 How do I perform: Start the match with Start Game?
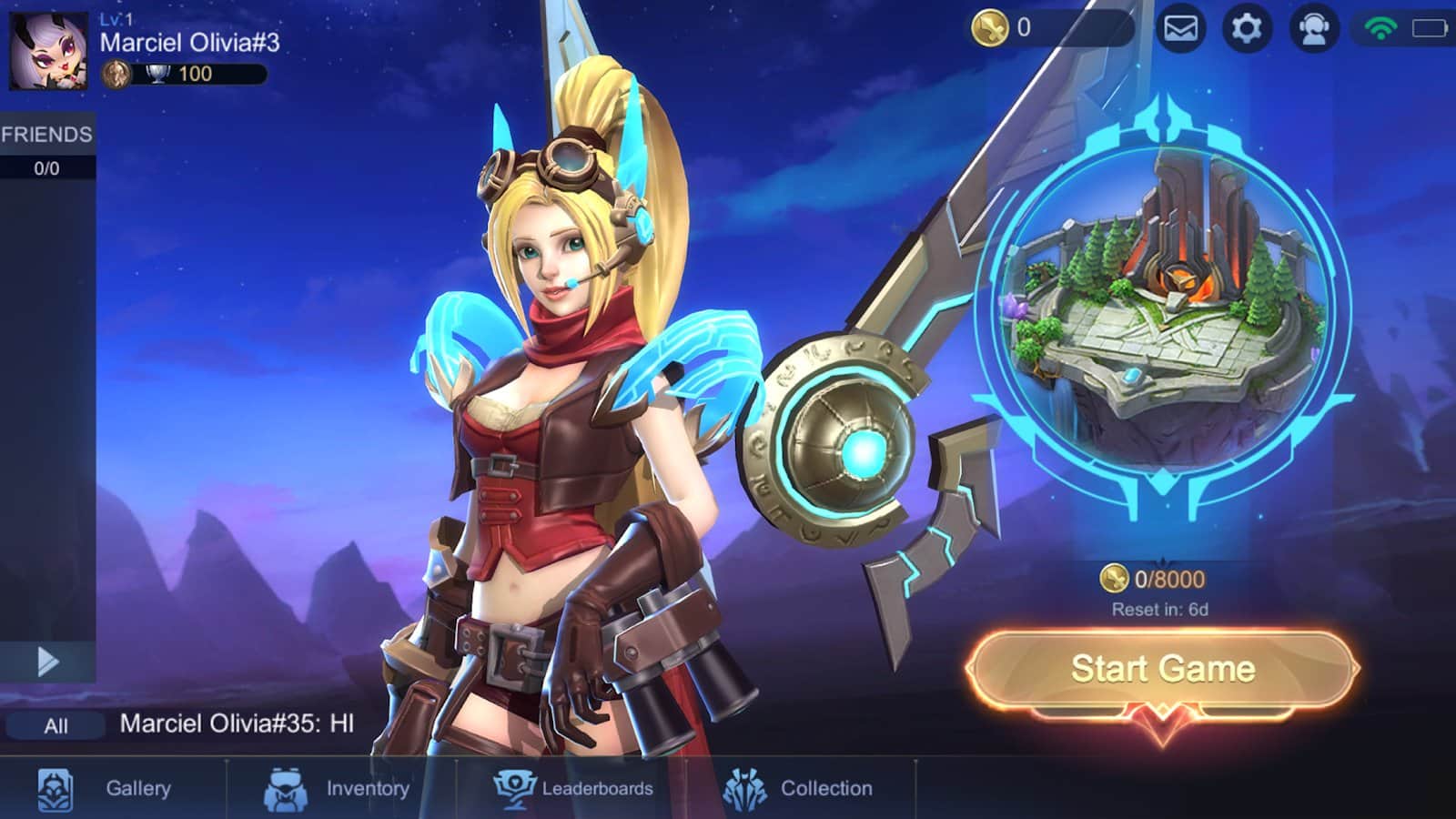point(1162,669)
